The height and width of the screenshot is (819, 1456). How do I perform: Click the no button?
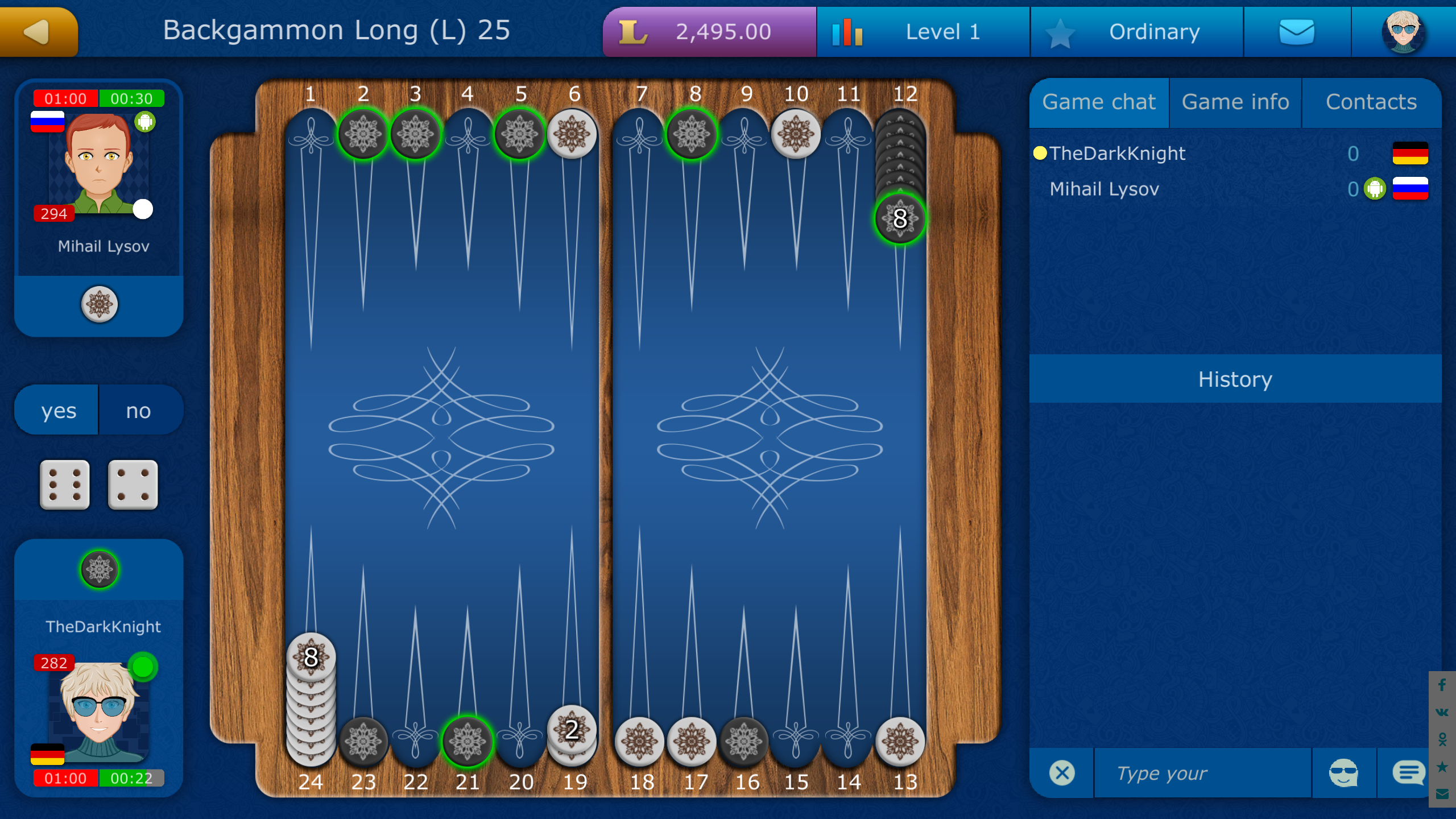click(x=139, y=409)
